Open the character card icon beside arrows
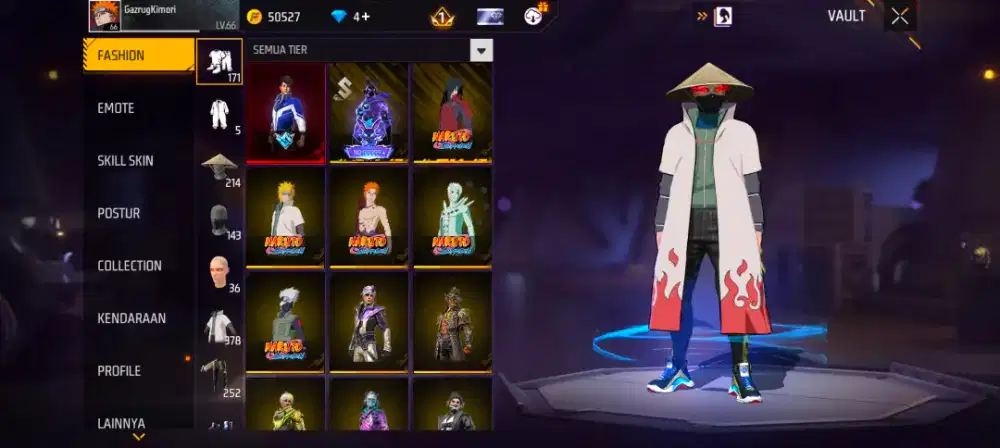 tap(723, 16)
